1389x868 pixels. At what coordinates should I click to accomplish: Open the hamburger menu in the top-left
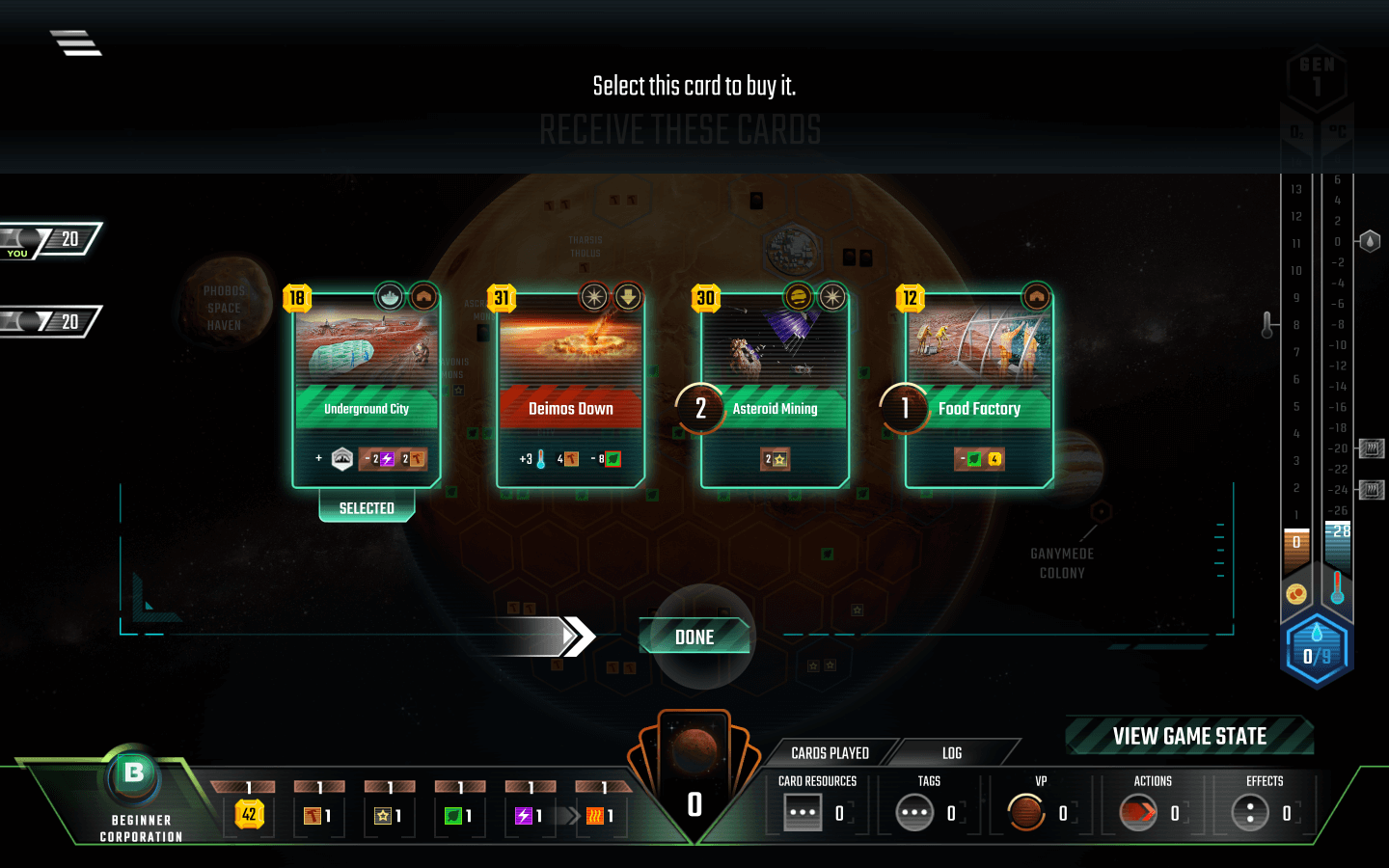tap(75, 41)
